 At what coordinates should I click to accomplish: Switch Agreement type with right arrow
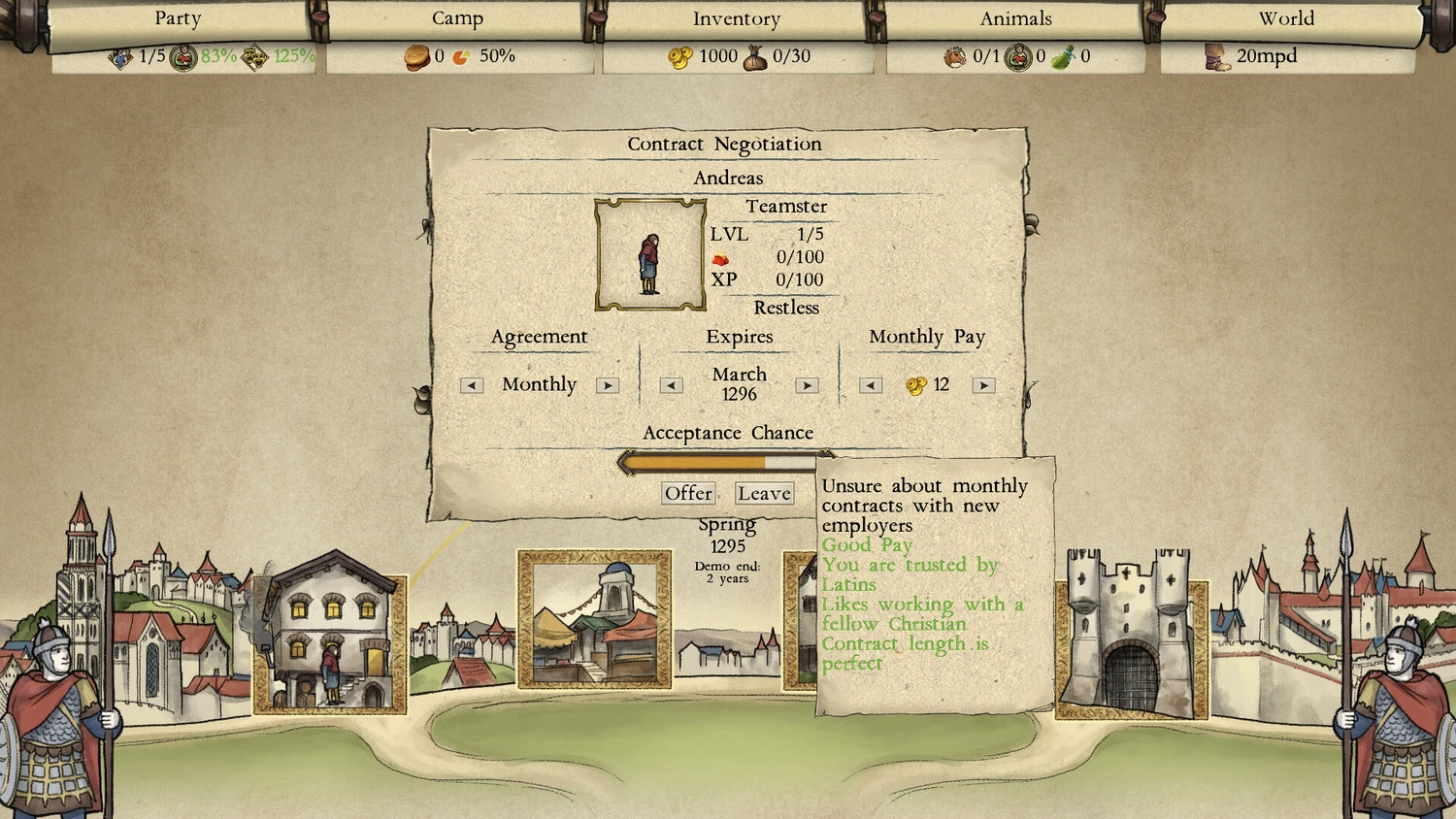click(x=608, y=385)
